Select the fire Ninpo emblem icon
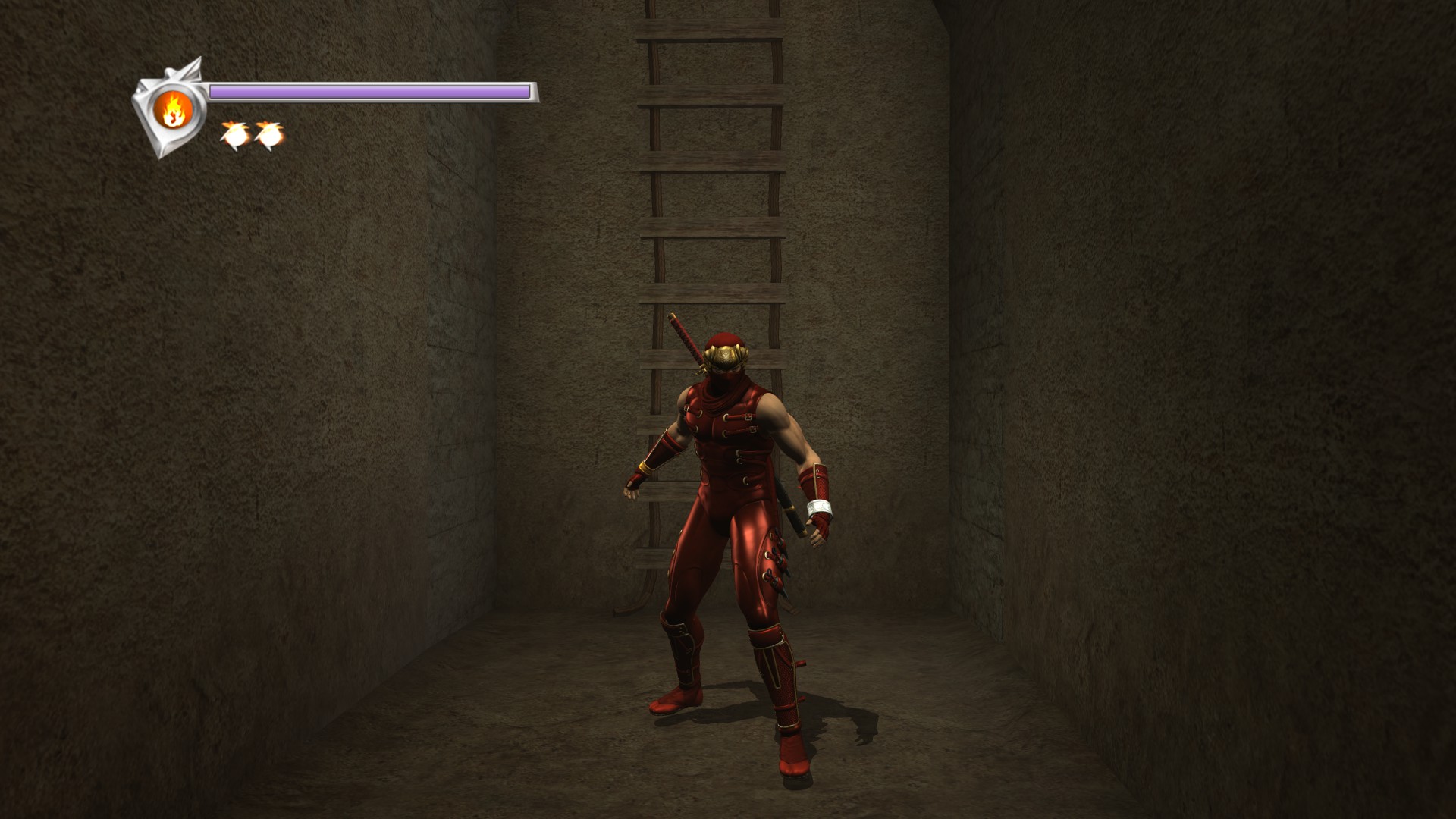This screenshot has width=1456, height=819. coord(172,111)
